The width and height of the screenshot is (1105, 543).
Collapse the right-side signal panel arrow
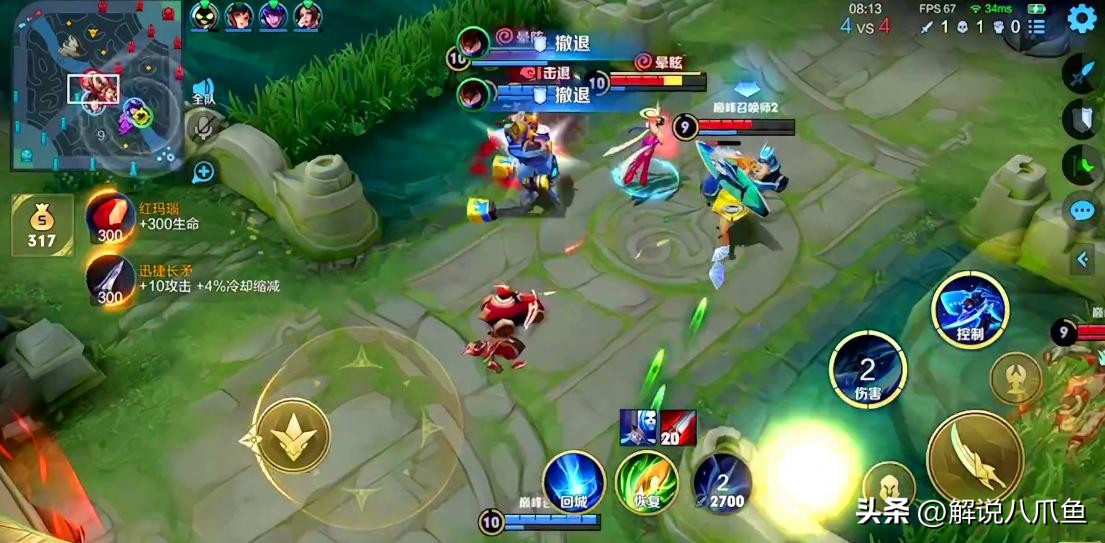pos(1082,260)
